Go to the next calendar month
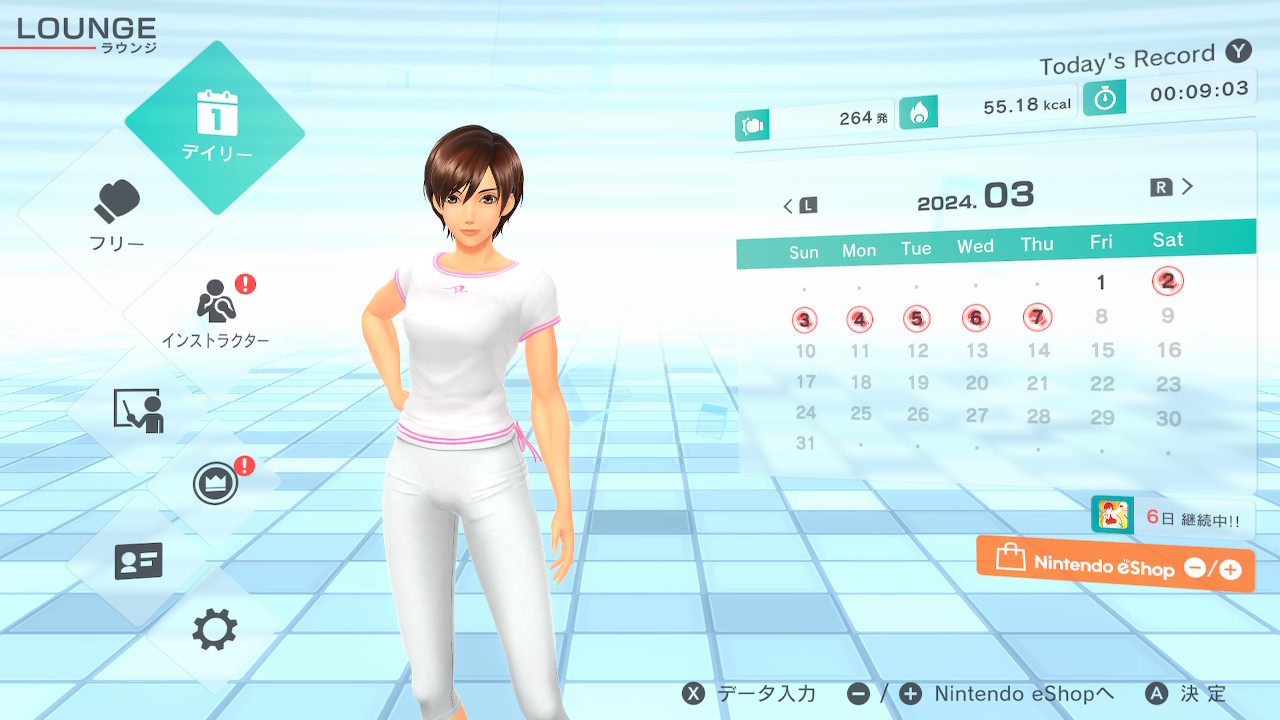The height and width of the screenshot is (720, 1280). [1173, 187]
